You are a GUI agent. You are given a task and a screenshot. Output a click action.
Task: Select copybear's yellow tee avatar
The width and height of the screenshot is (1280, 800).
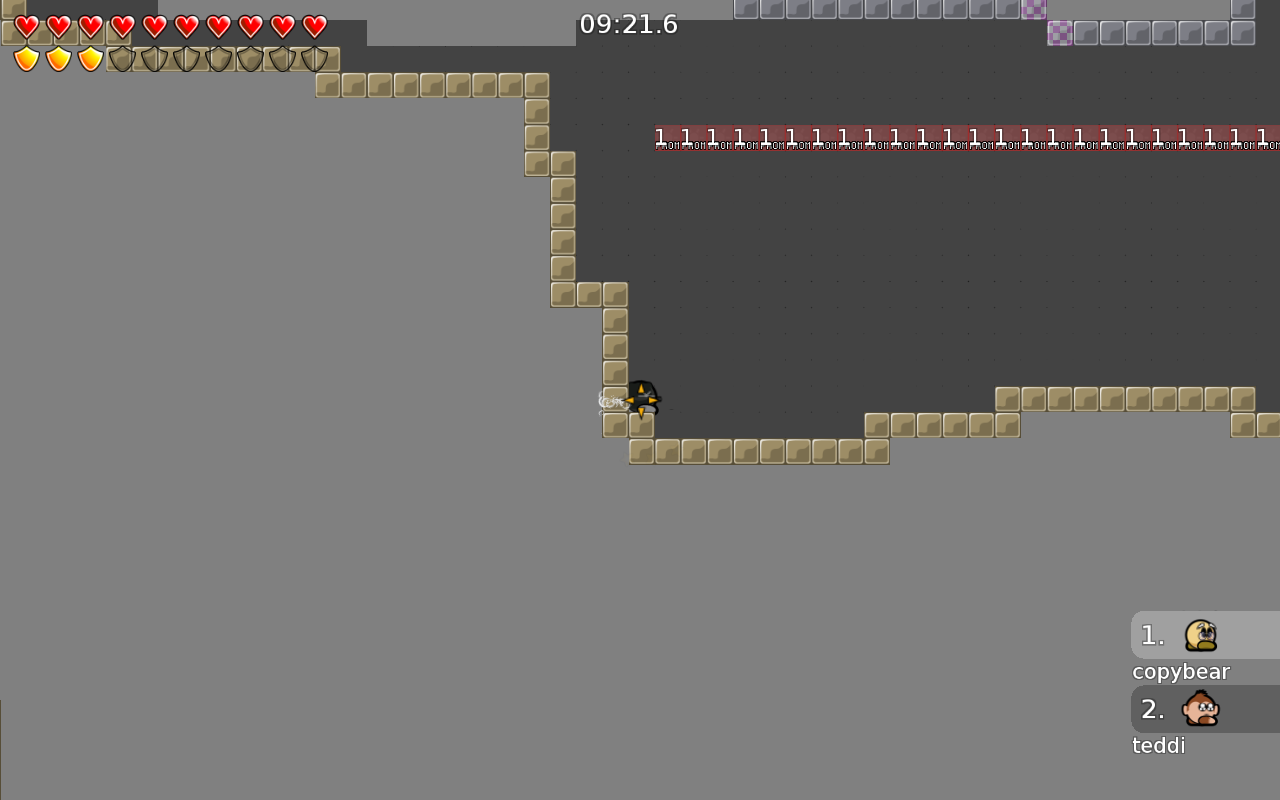pyautogui.click(x=1199, y=635)
